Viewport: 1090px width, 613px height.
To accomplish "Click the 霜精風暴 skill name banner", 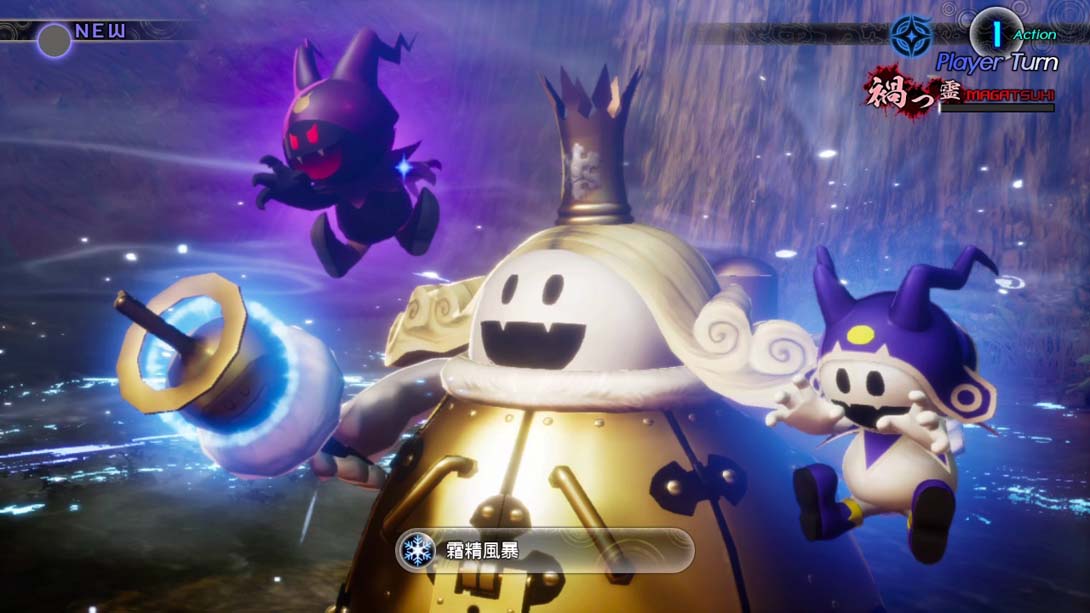I will tap(545, 550).
